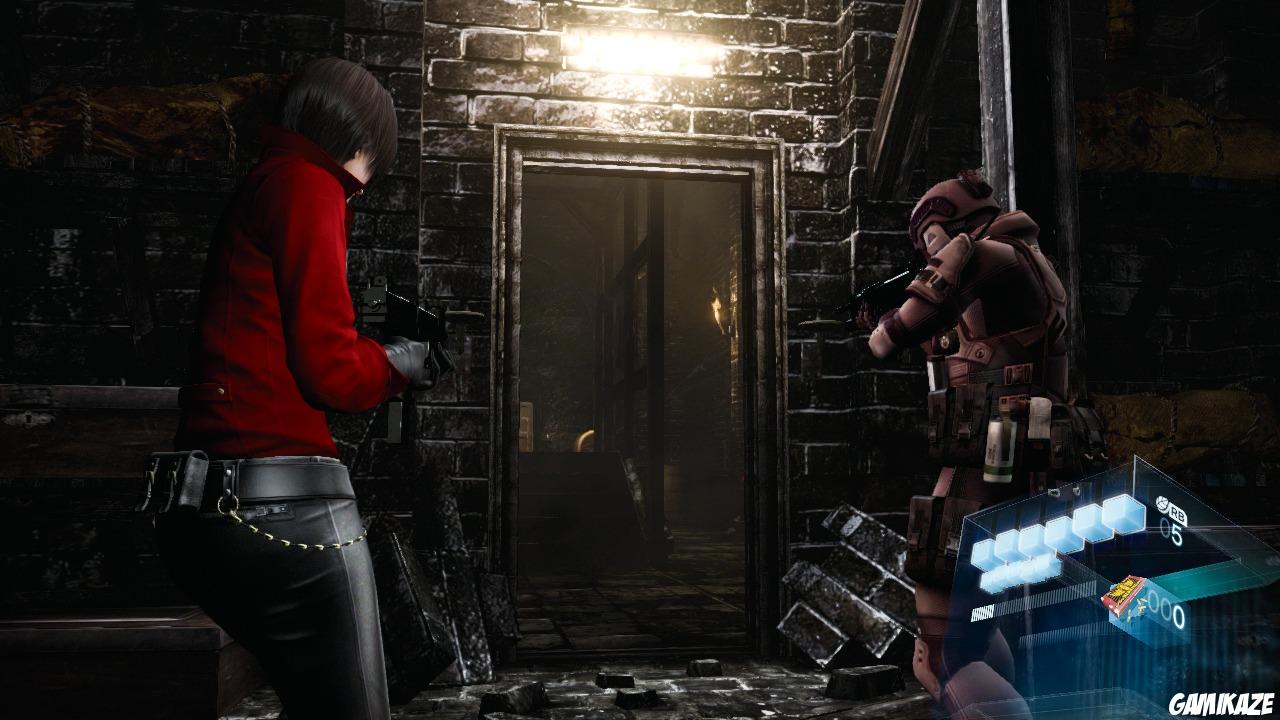Click the last health block on the top row
This screenshot has width=1280, height=720.
pyautogui.click(x=1120, y=516)
